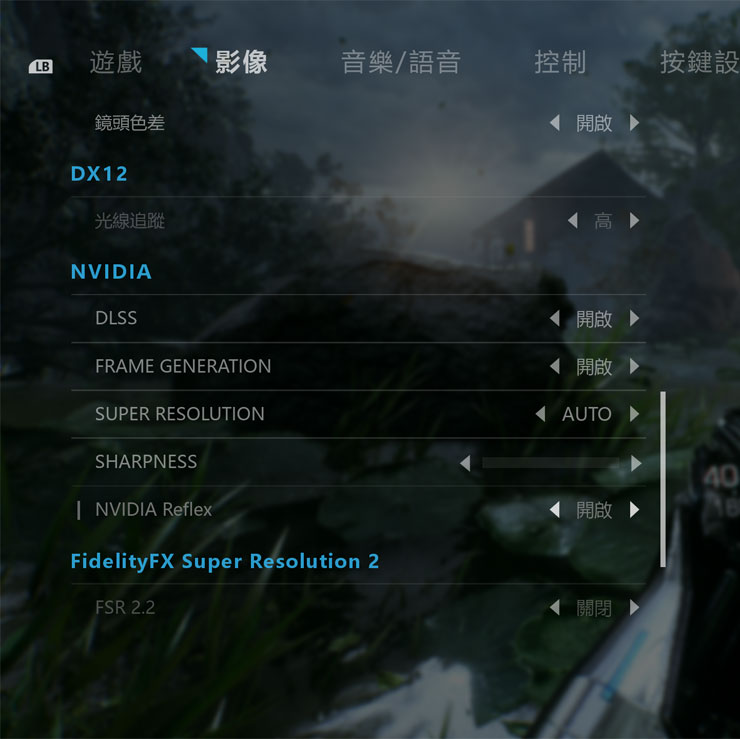The image size is (740, 739).
Task: Toggle DLSS with its right arrow
Action: click(x=634, y=319)
